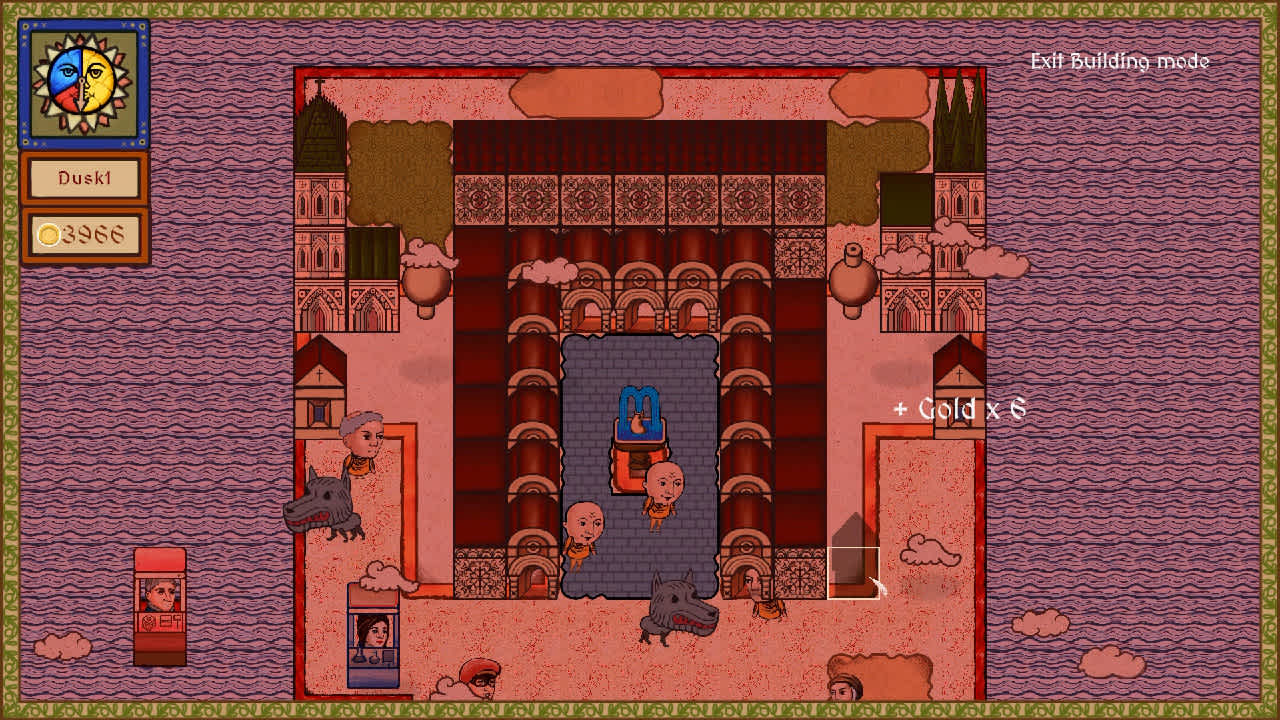The width and height of the screenshot is (1280, 720).
Task: Select the crest icon on the elder's card
Action: [147, 621]
